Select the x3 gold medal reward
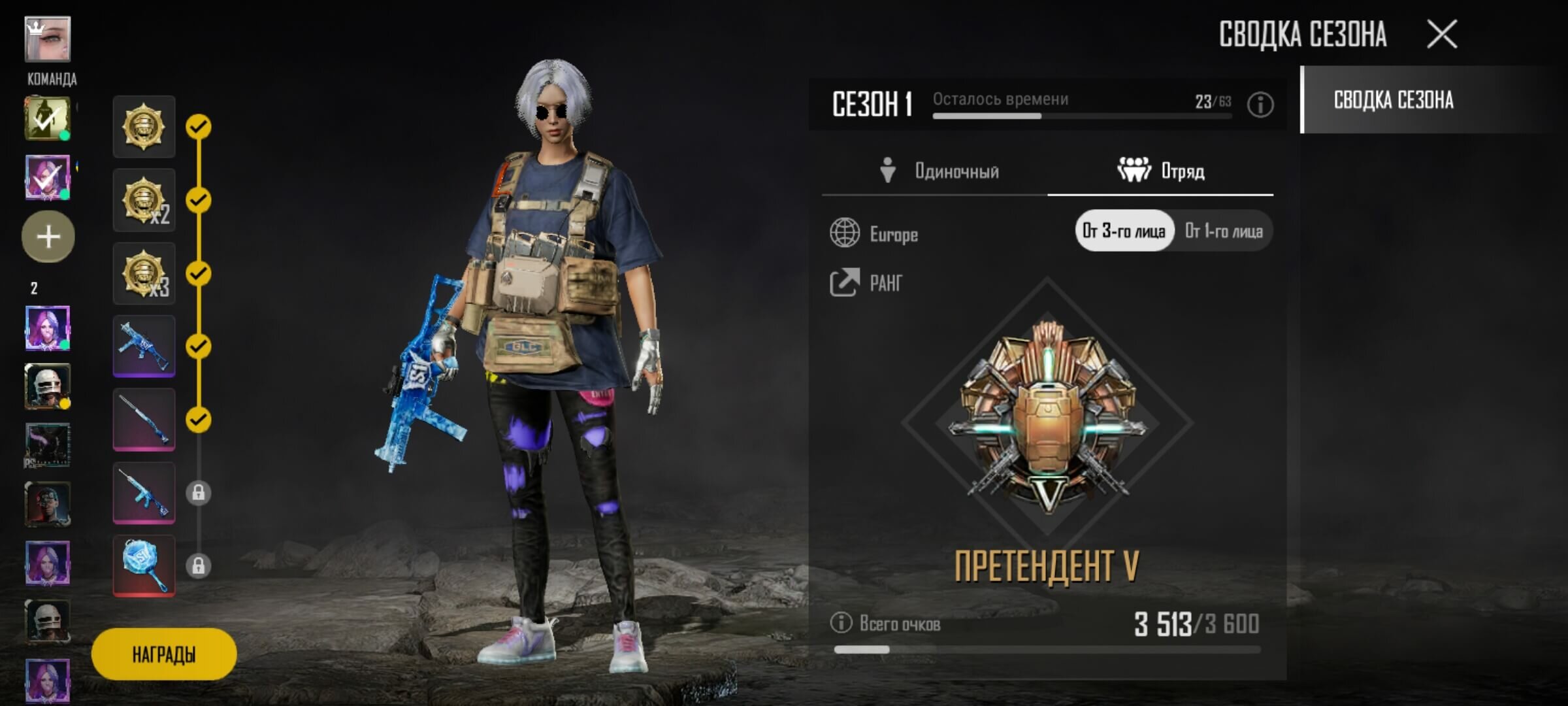The width and height of the screenshot is (1568, 706). pos(144,273)
